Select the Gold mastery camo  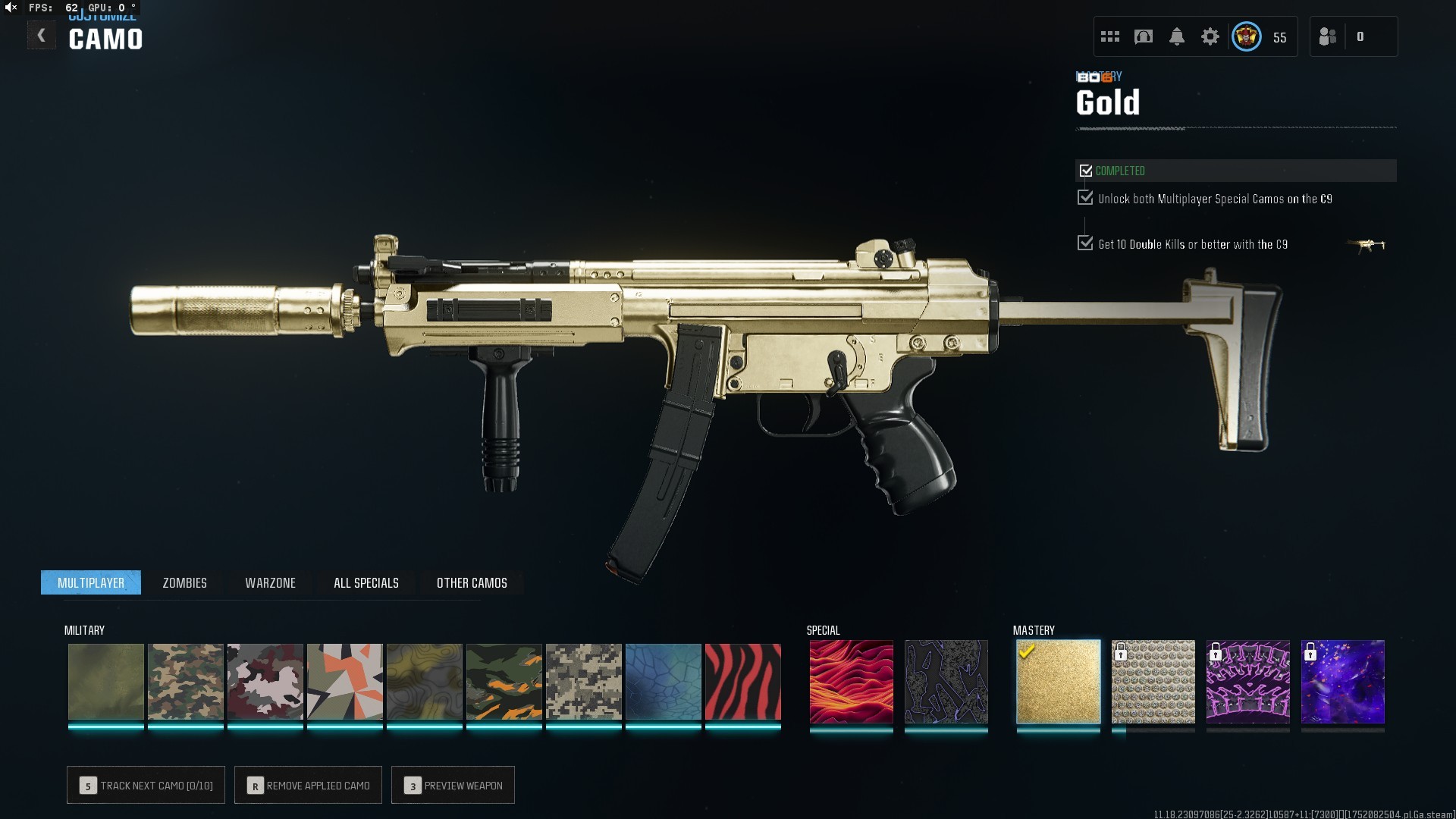[x=1058, y=682]
